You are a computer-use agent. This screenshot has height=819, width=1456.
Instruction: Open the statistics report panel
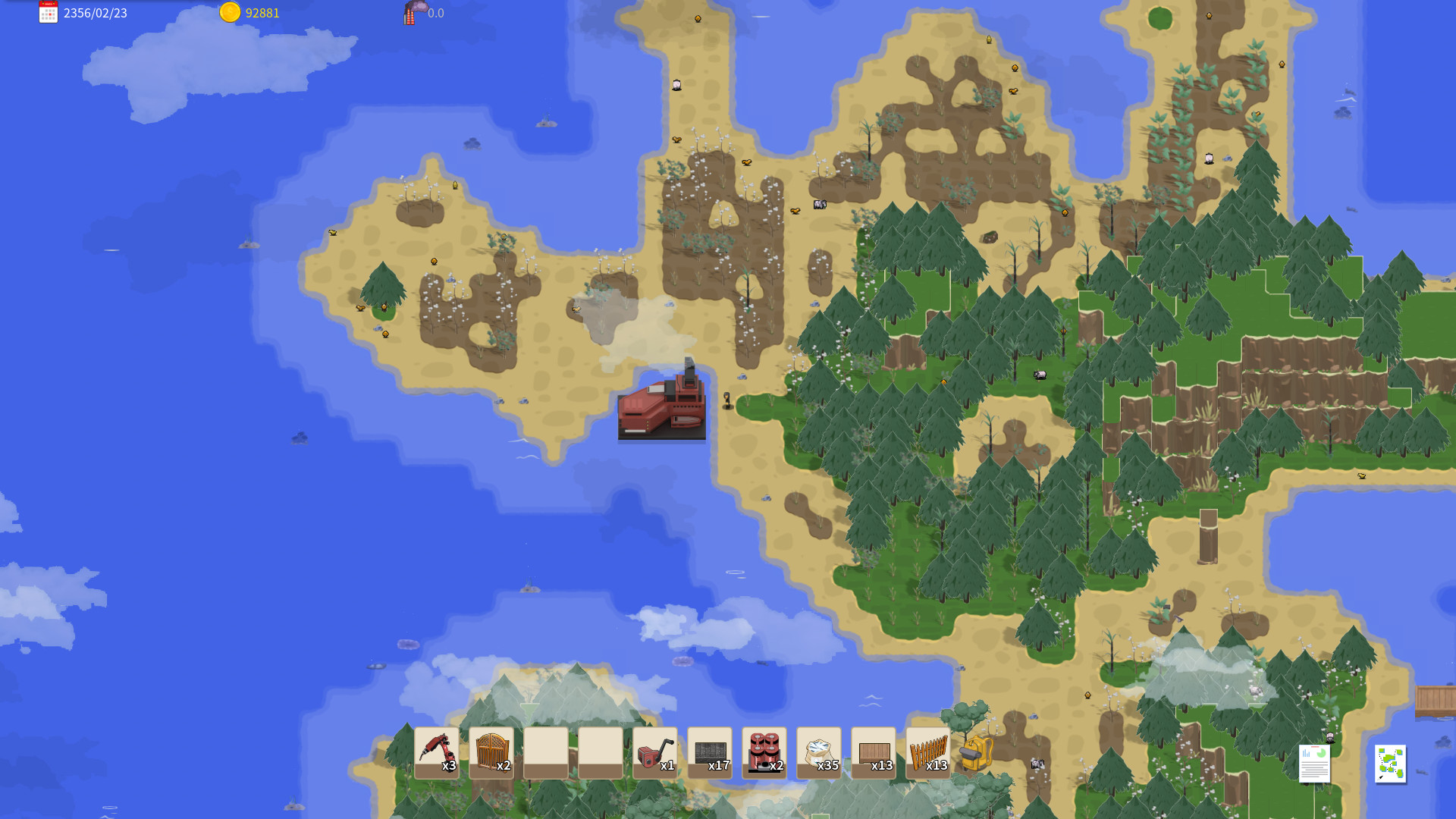point(1314,764)
